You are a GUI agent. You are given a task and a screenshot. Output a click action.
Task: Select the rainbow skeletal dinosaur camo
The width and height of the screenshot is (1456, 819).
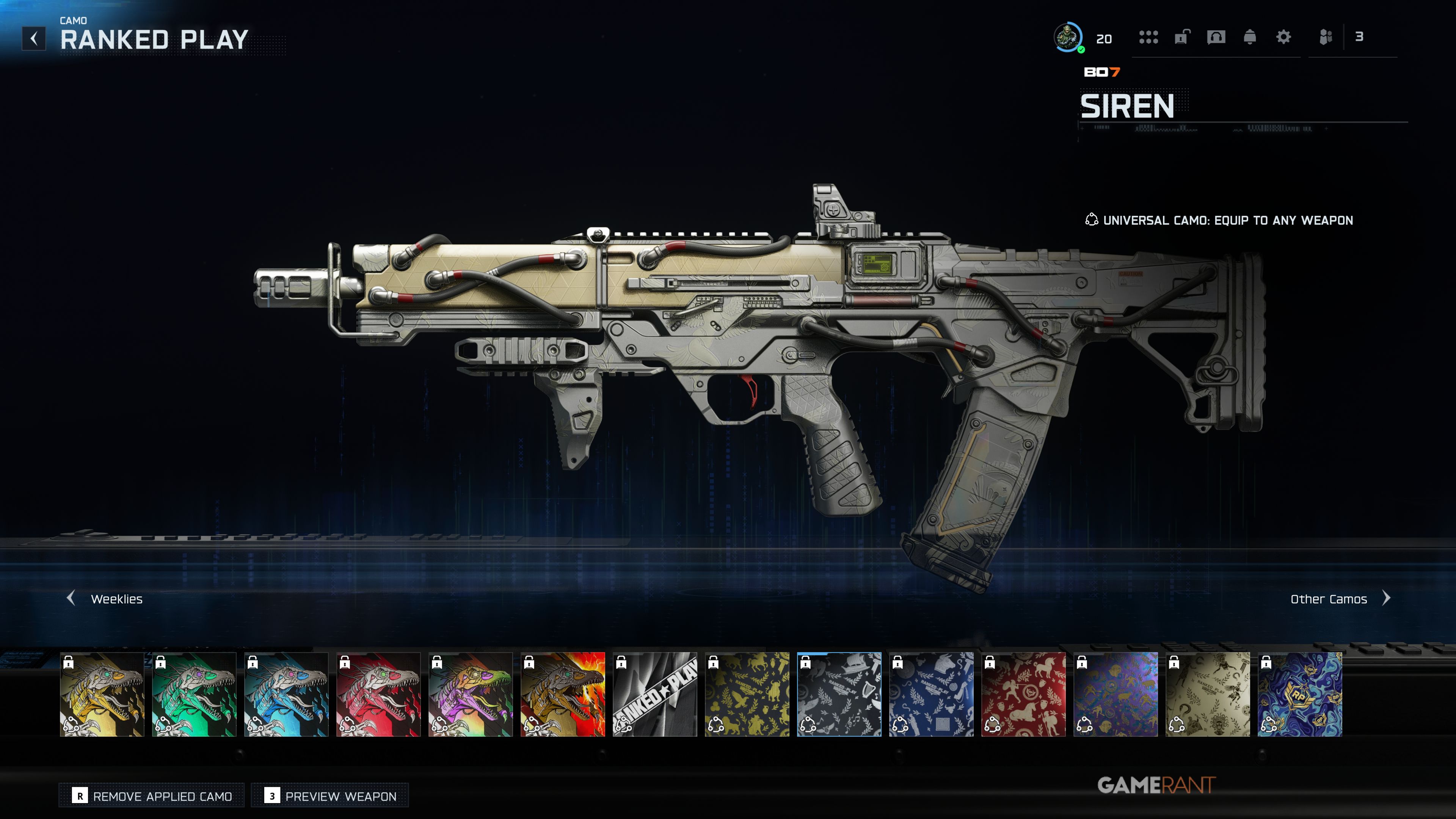pos(470,694)
